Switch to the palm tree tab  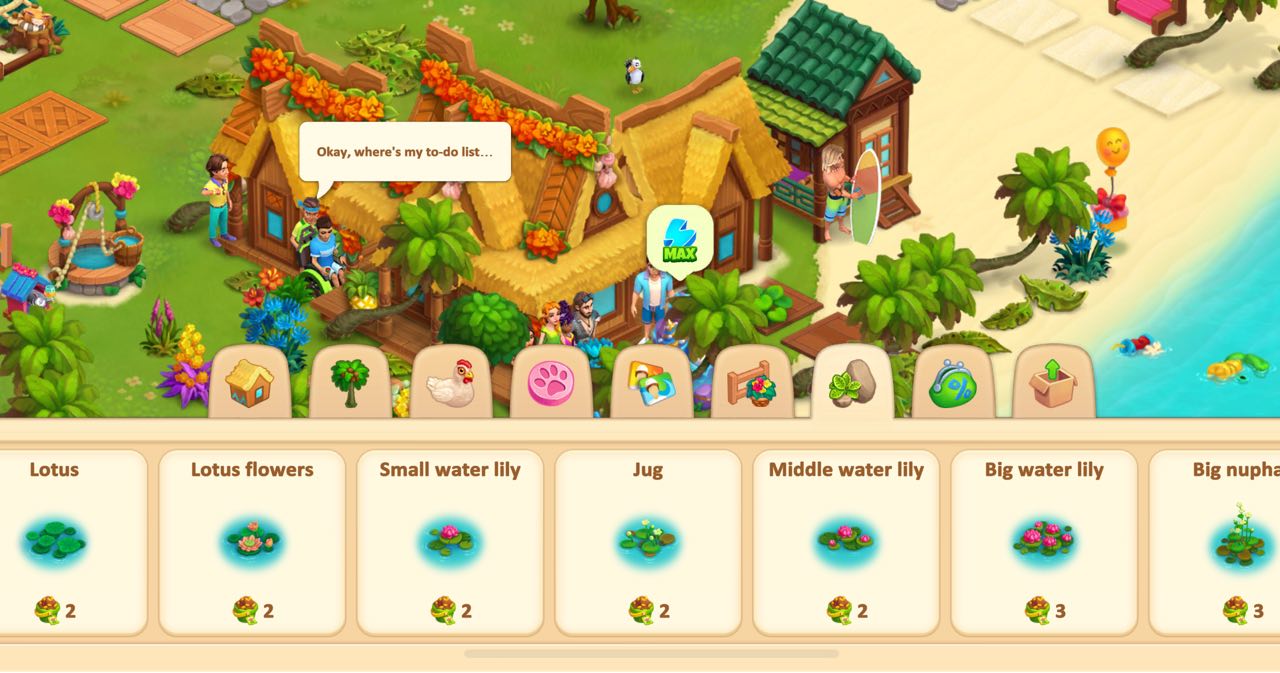pyautogui.click(x=350, y=383)
